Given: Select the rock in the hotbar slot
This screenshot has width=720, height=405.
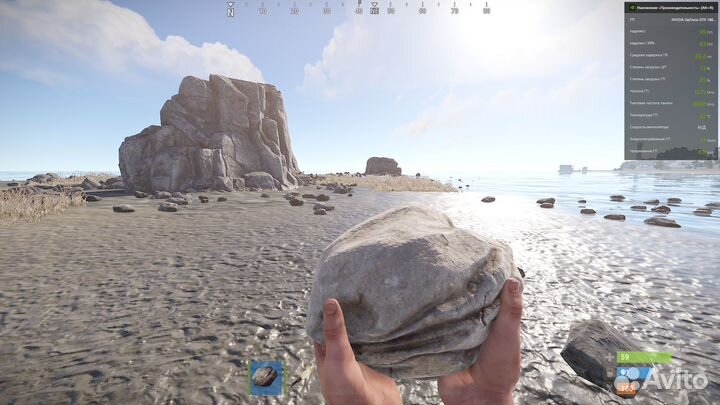Looking at the screenshot, I should (x=265, y=377).
